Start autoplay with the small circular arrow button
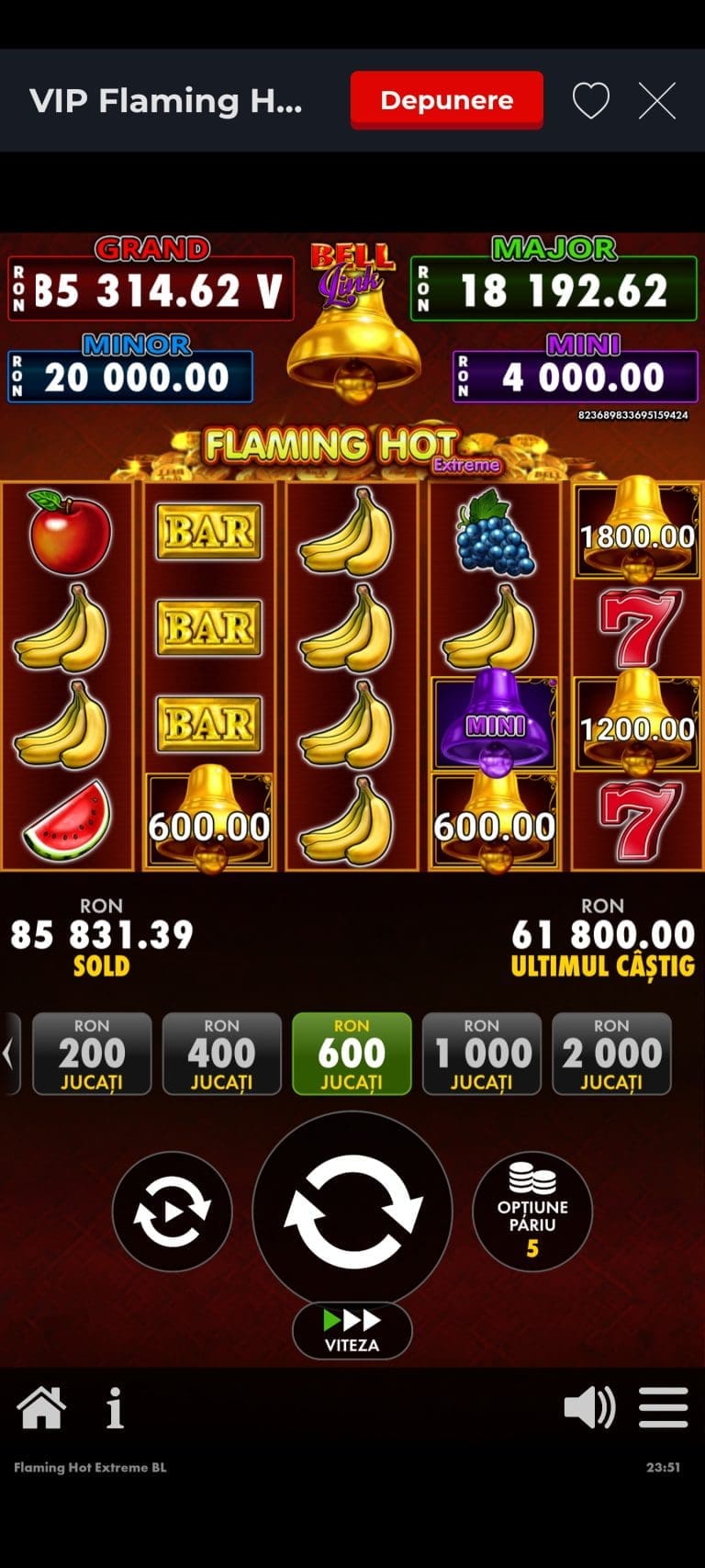 [172, 1211]
